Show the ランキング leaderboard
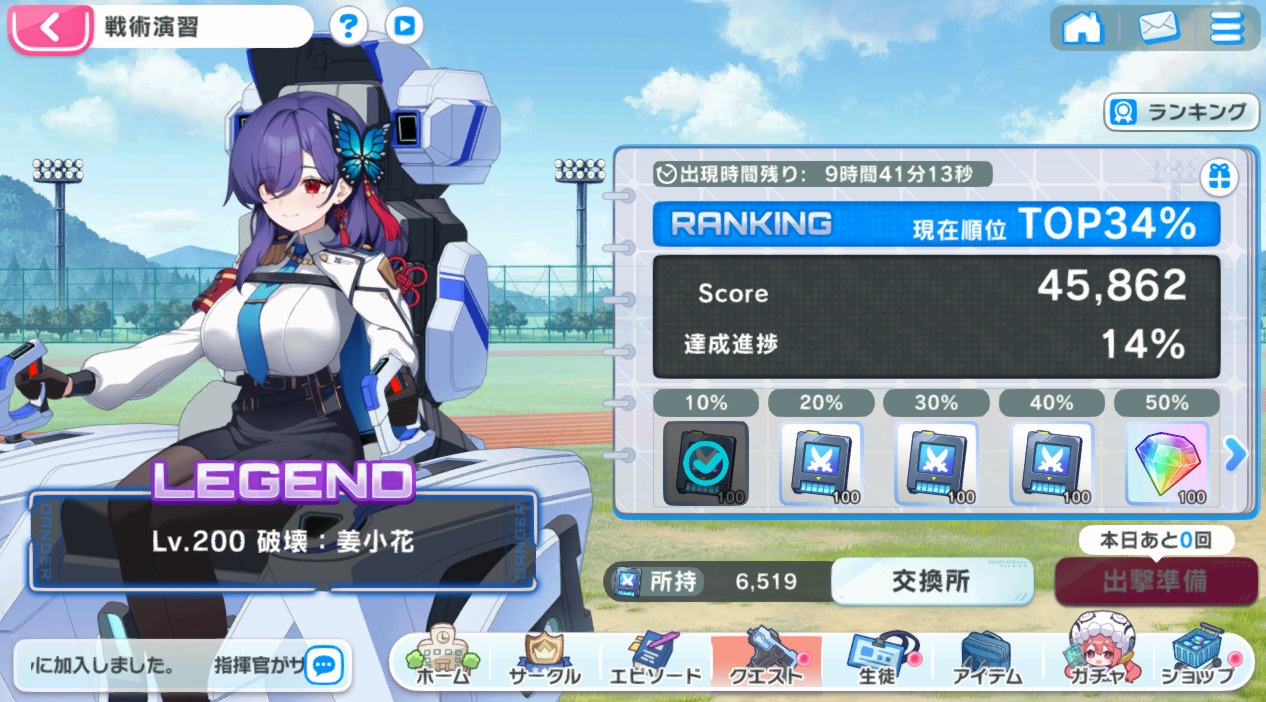 pos(1181,112)
